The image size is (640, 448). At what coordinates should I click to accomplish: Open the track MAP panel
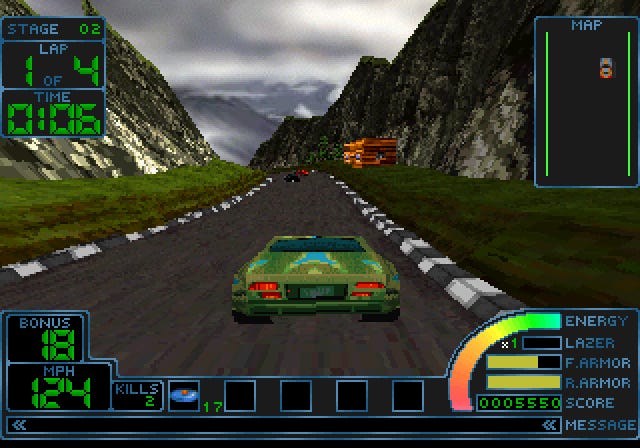point(586,102)
